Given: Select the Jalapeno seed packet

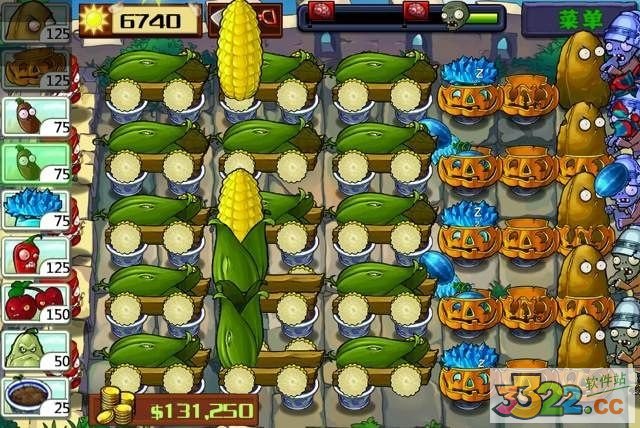Looking at the screenshot, I should [x=34, y=254].
